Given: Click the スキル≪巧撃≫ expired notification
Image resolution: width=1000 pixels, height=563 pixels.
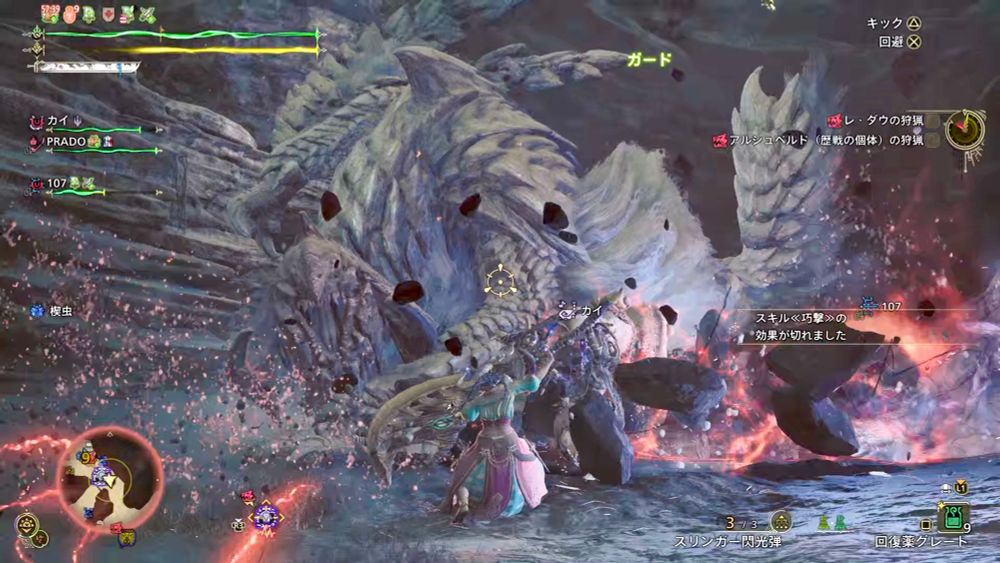Looking at the screenshot, I should tap(801, 326).
